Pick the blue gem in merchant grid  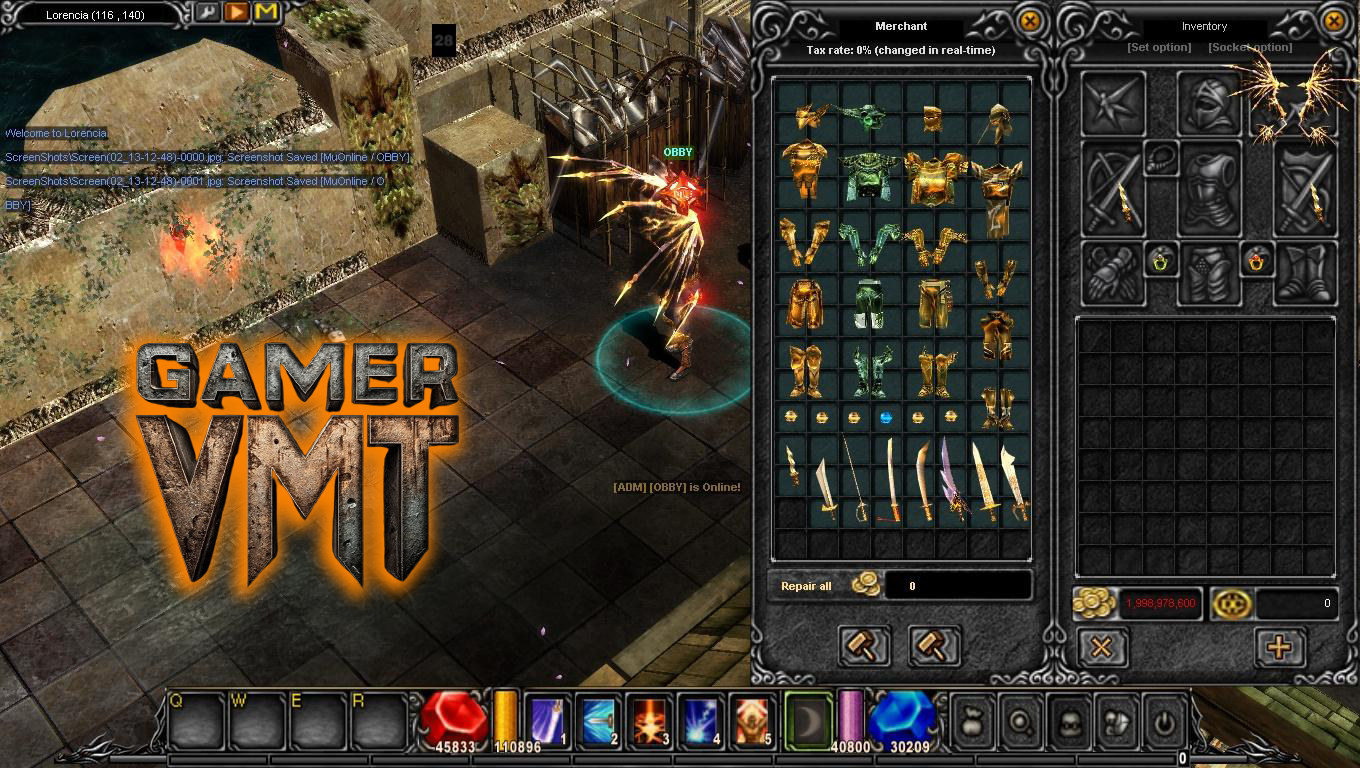click(x=884, y=416)
